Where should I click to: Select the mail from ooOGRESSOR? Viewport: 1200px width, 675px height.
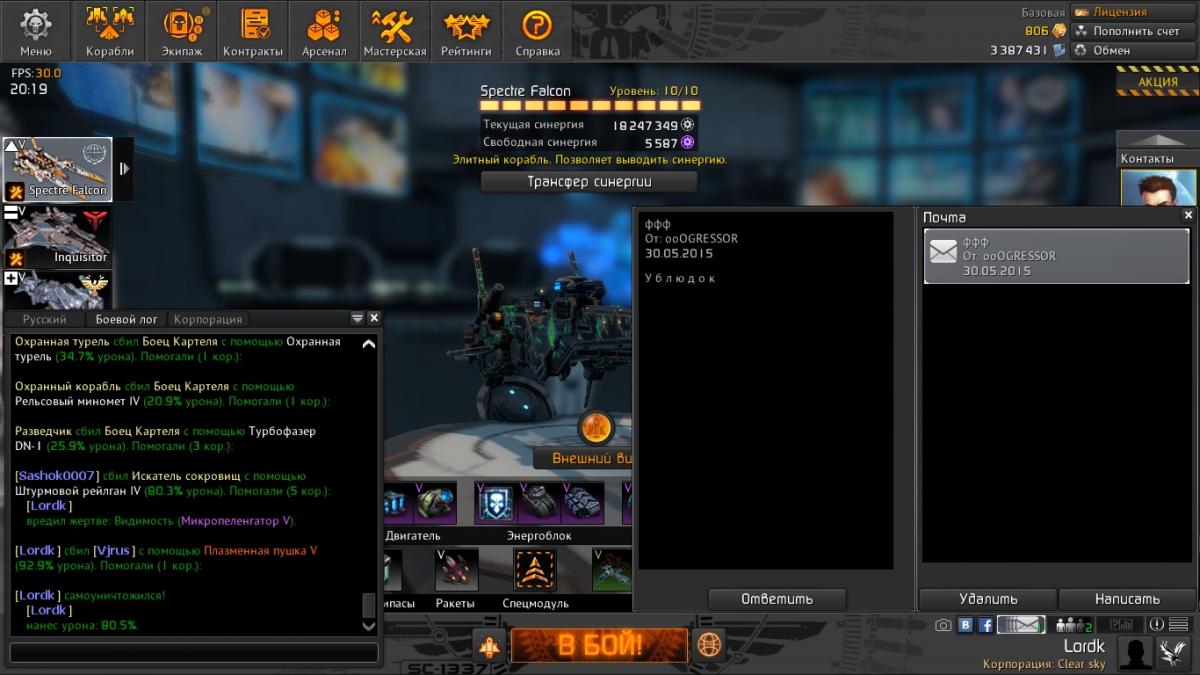click(x=1058, y=256)
